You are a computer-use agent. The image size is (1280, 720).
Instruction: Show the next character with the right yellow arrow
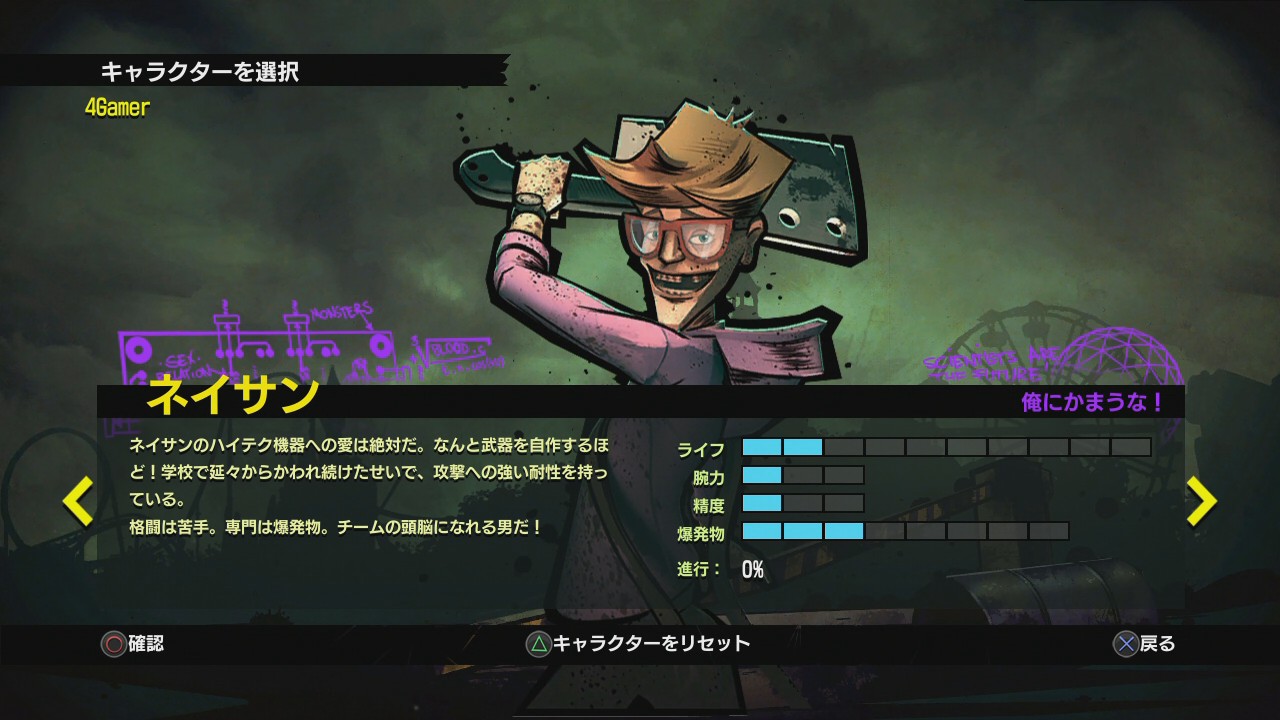click(x=1201, y=501)
